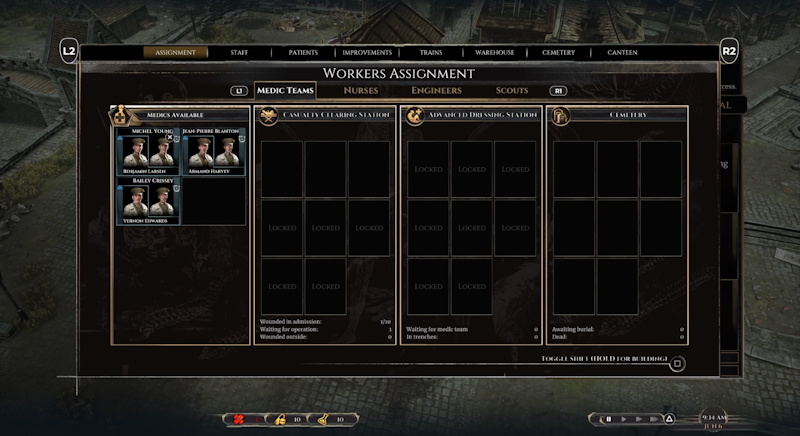Go to the Trains section
The width and height of the screenshot is (800, 436).
433,52
